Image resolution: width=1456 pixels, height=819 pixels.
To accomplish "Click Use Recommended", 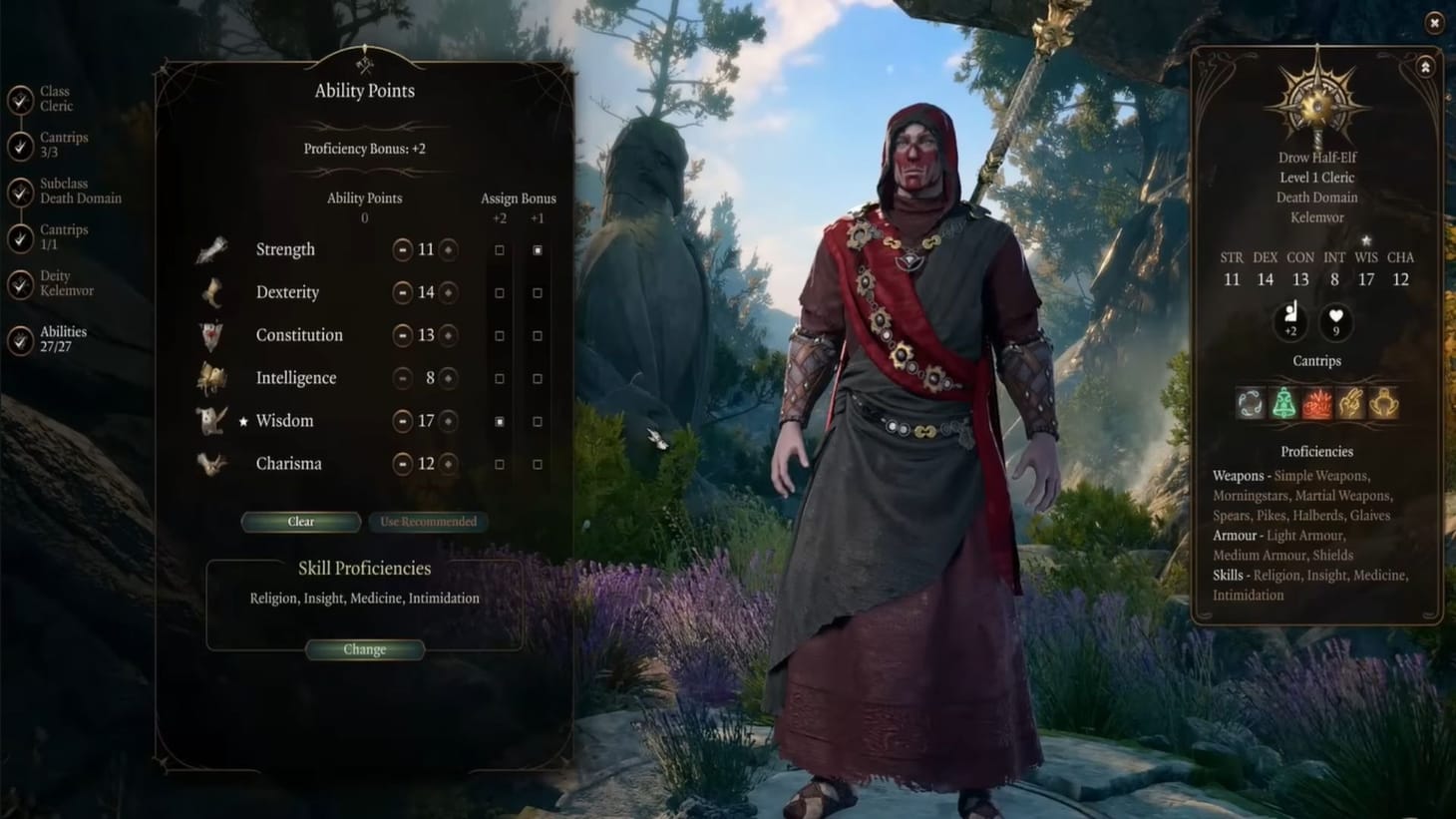I will click(428, 521).
